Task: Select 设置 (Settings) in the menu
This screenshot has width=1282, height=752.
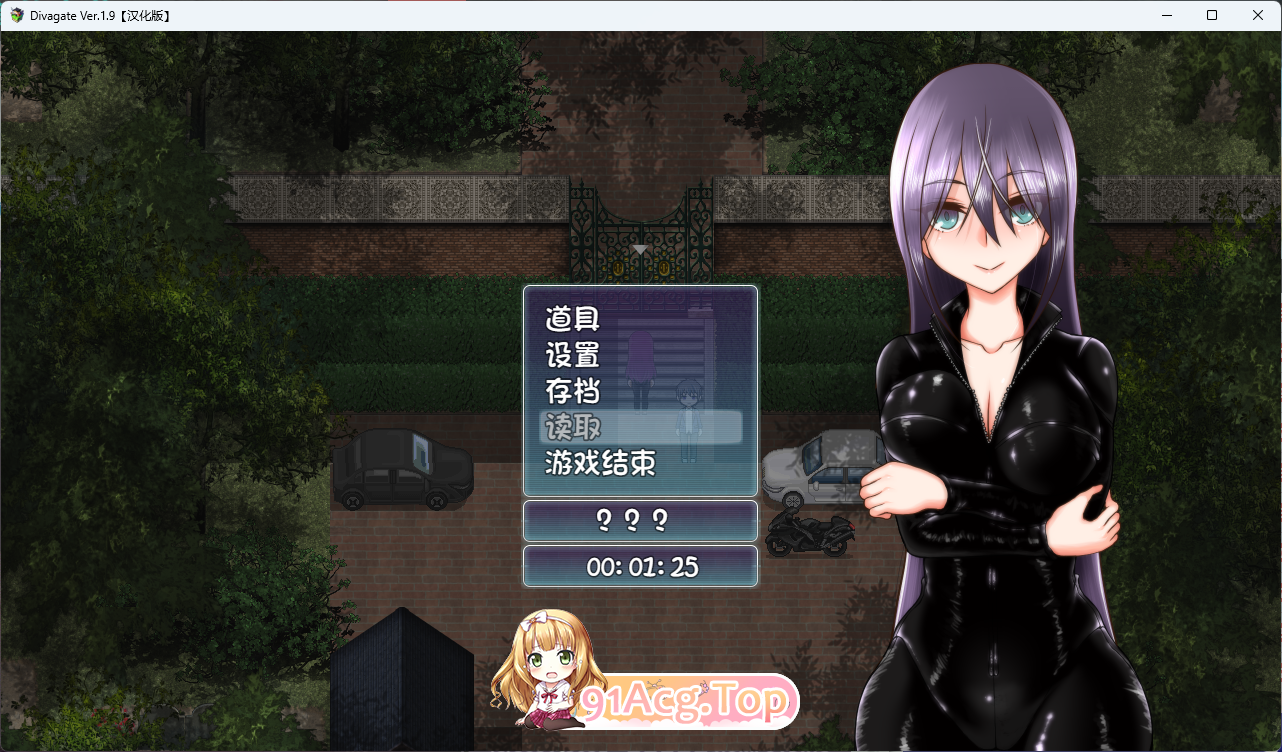Action: pyautogui.click(x=573, y=356)
